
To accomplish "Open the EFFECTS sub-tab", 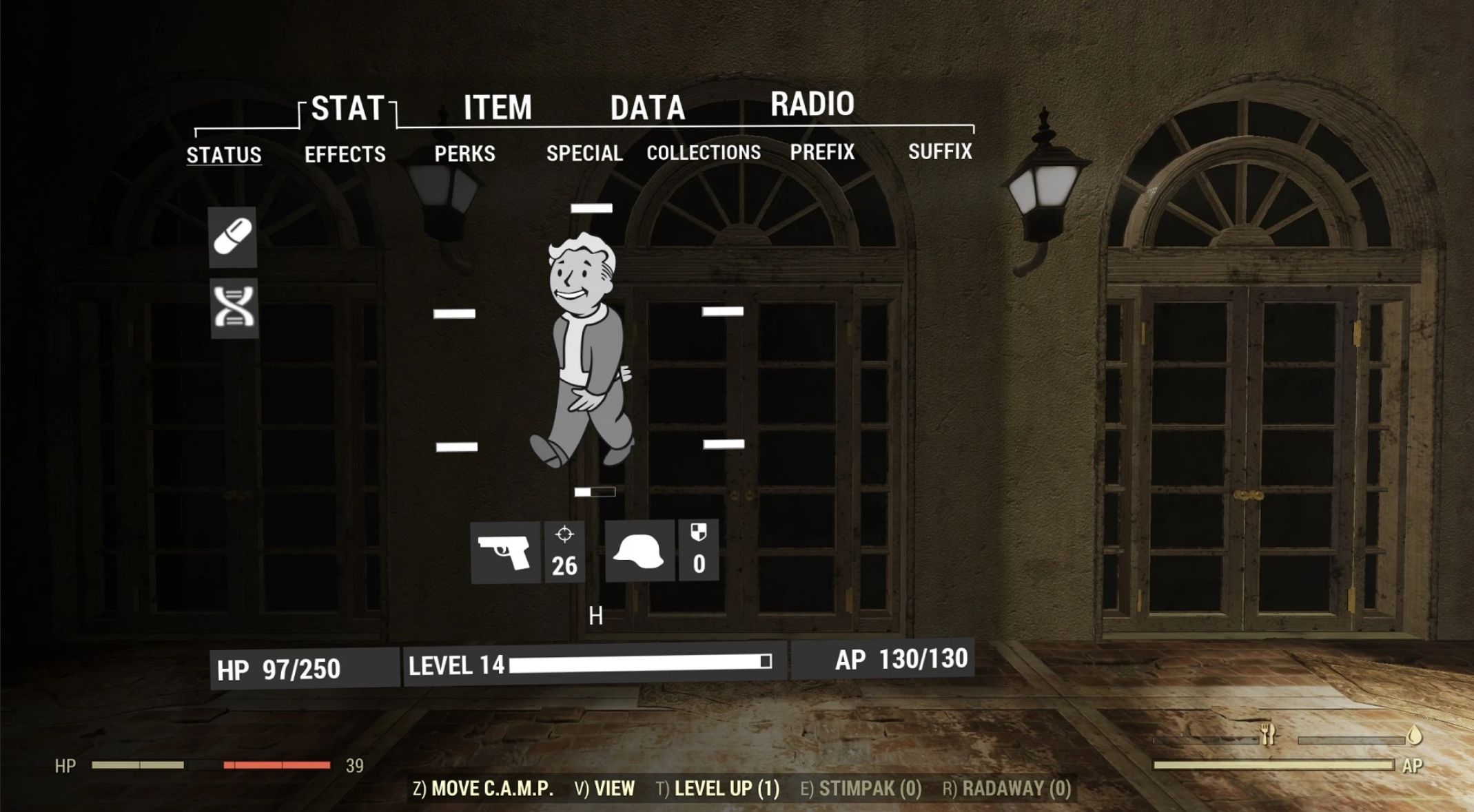I will click(x=345, y=154).
